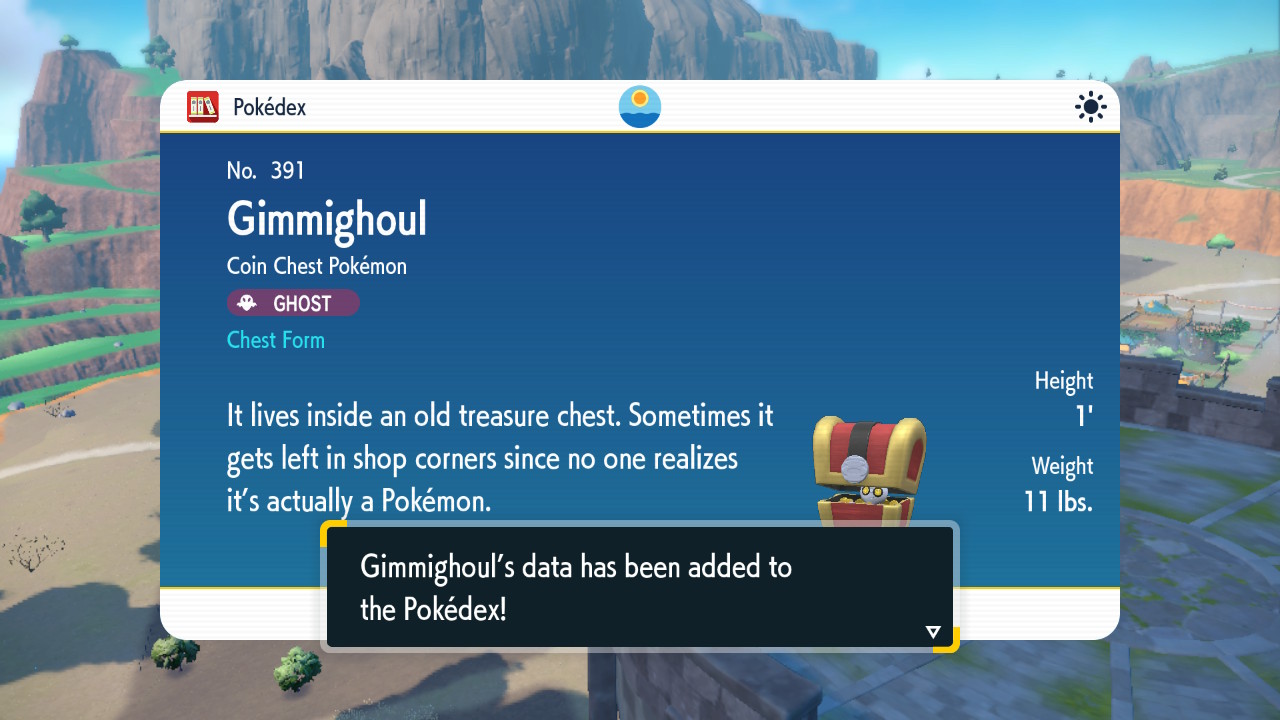1280x720 pixels.
Task: Select the Pokédex header icon bookshelf
Action: (x=203, y=107)
